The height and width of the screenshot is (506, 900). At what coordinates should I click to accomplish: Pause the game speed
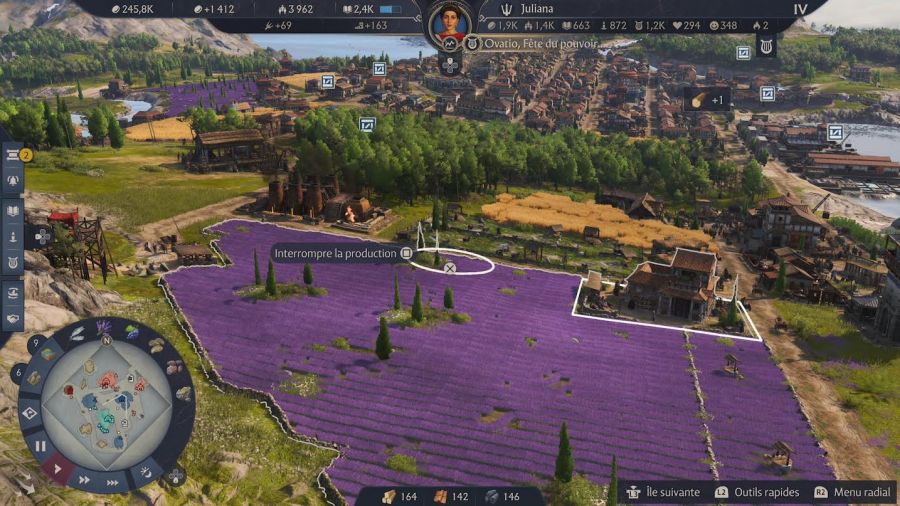tap(41, 446)
